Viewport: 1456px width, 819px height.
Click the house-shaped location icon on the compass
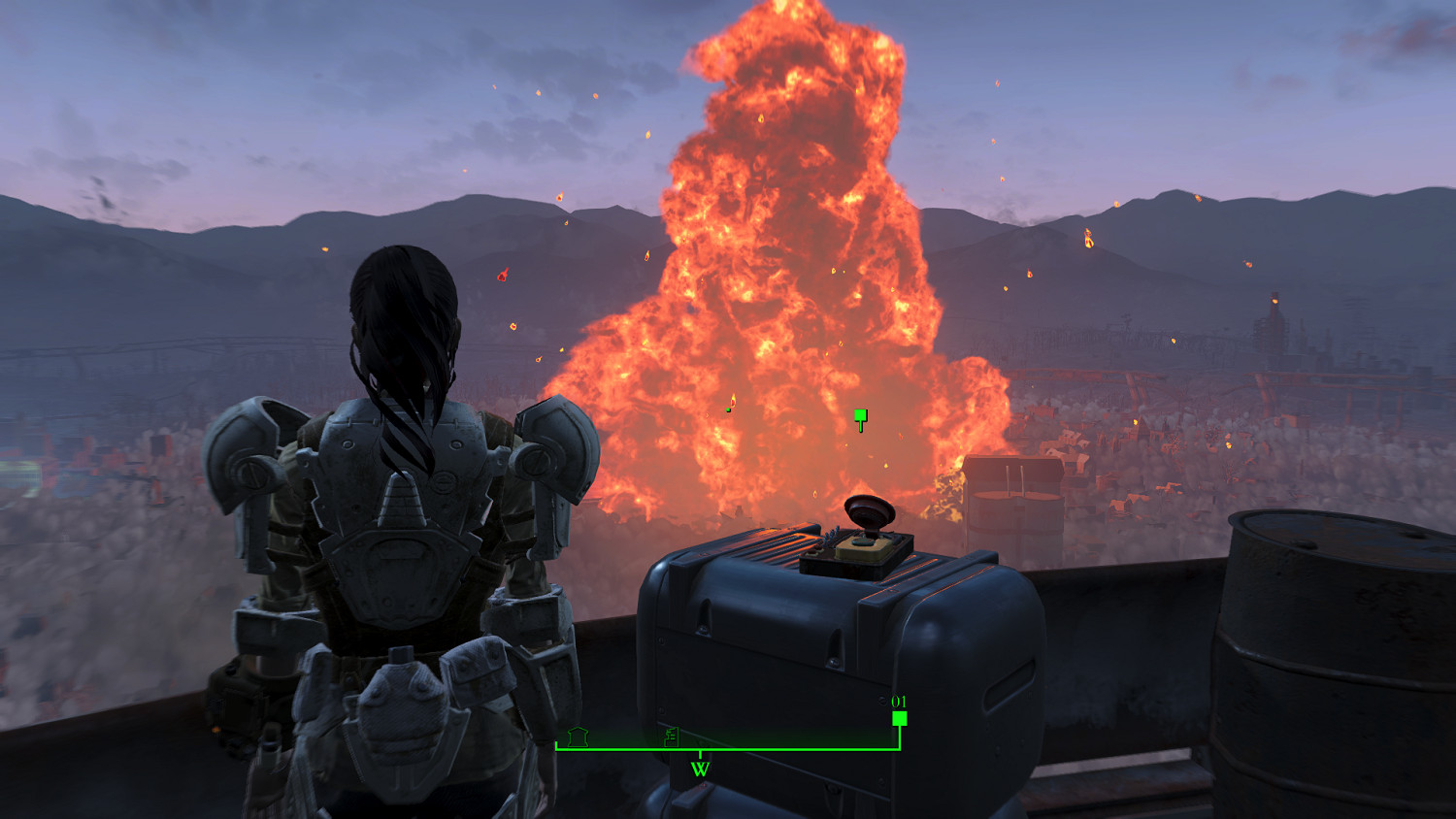(x=578, y=737)
